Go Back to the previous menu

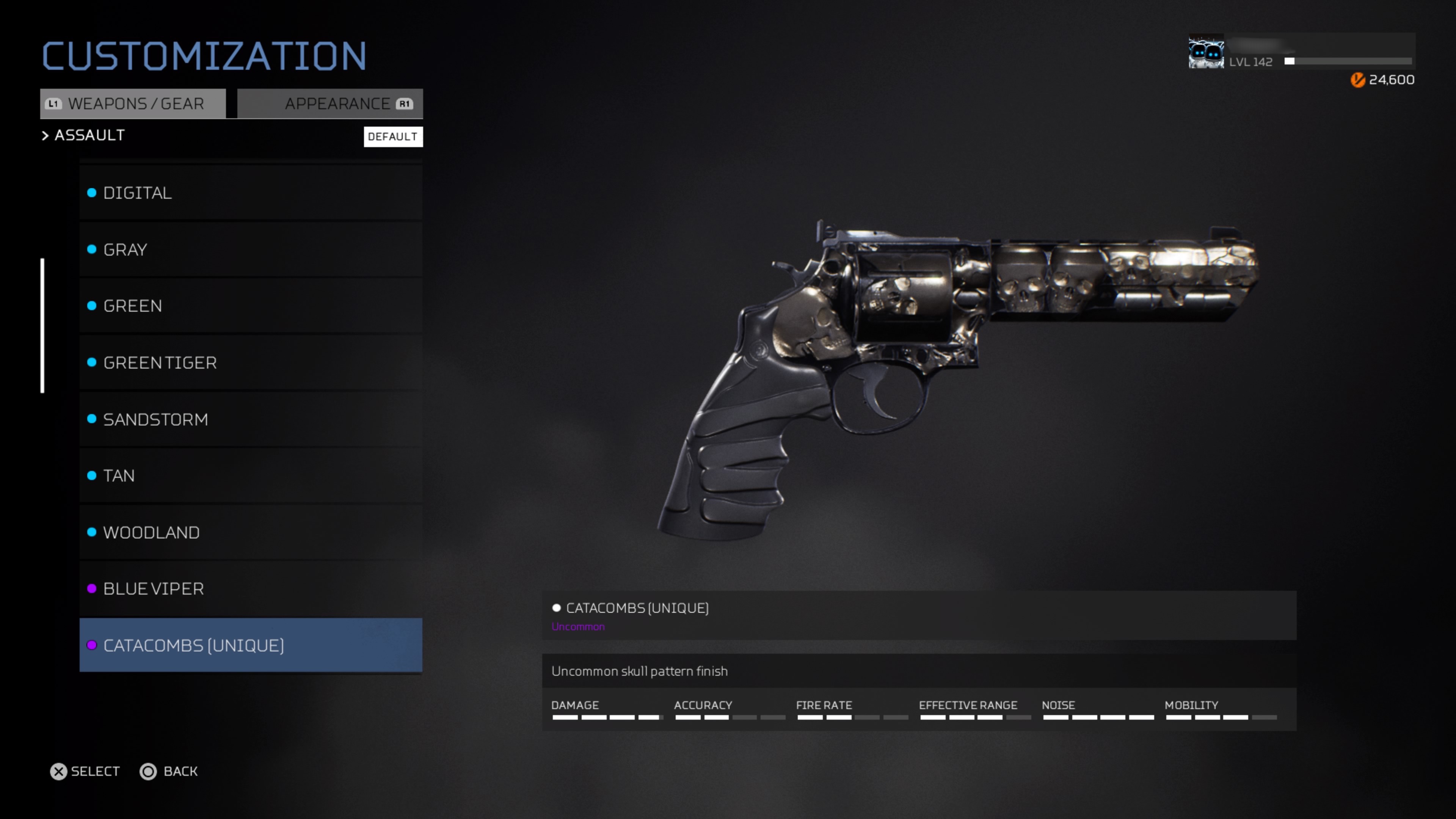coord(169,772)
